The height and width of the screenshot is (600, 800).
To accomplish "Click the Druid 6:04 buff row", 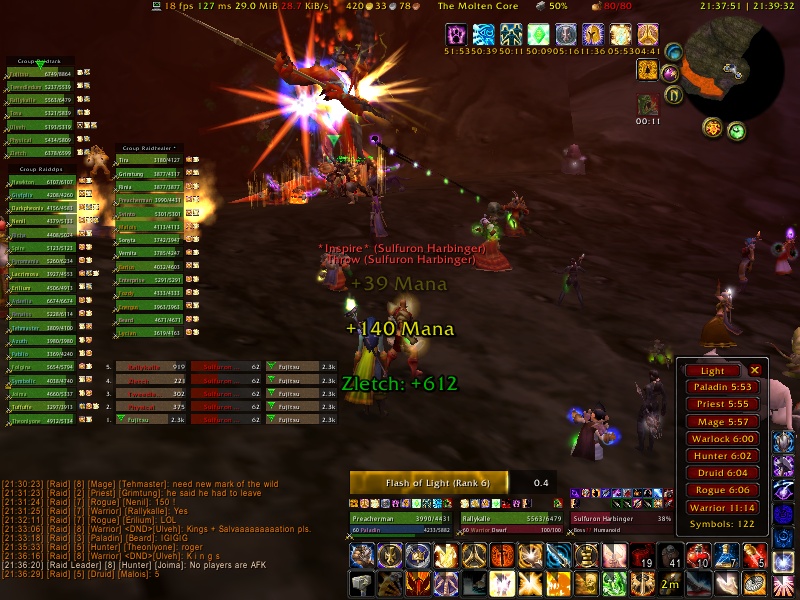I will [x=719, y=473].
